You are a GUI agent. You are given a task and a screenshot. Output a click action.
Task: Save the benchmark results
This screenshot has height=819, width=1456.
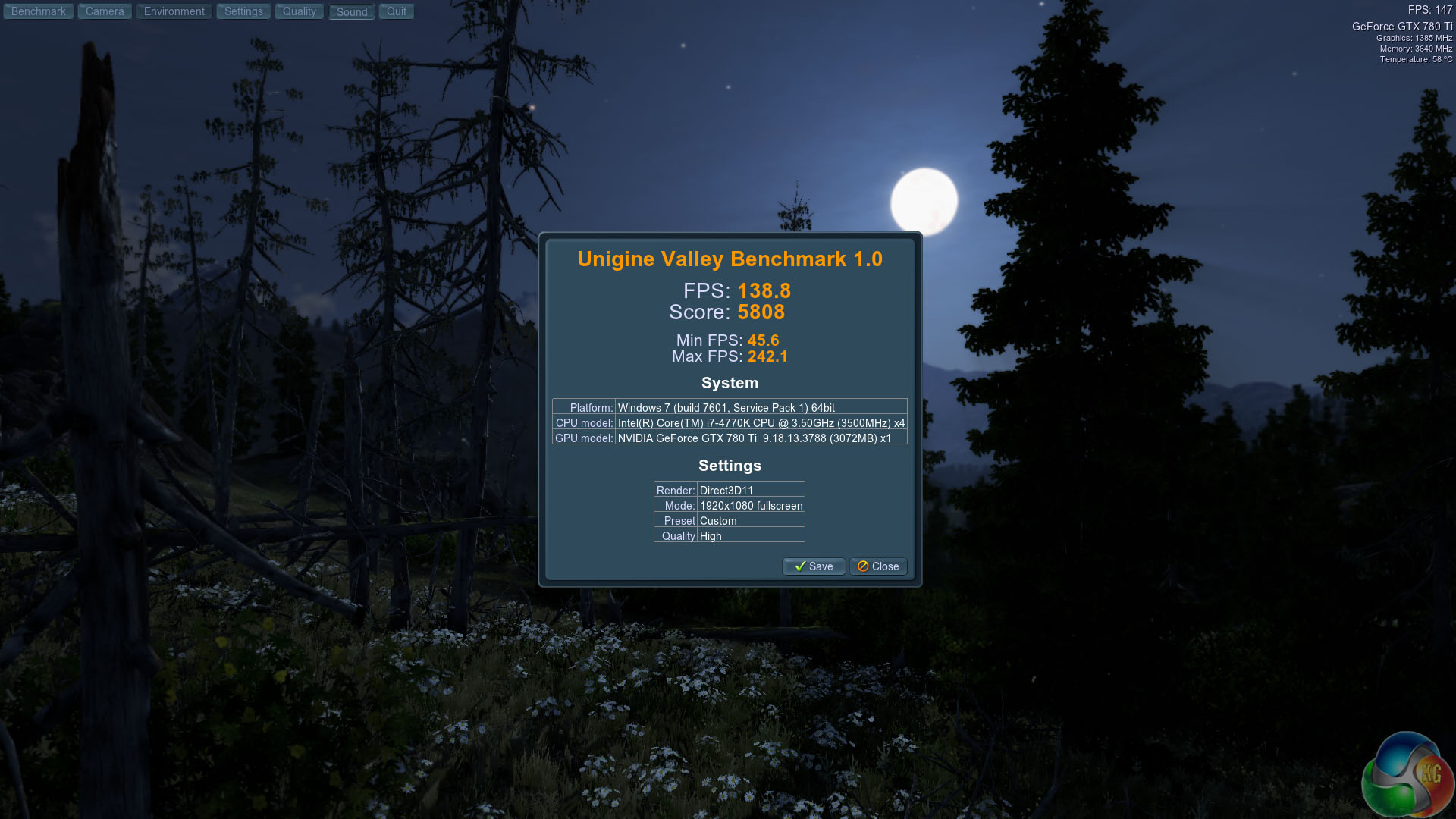(x=814, y=566)
